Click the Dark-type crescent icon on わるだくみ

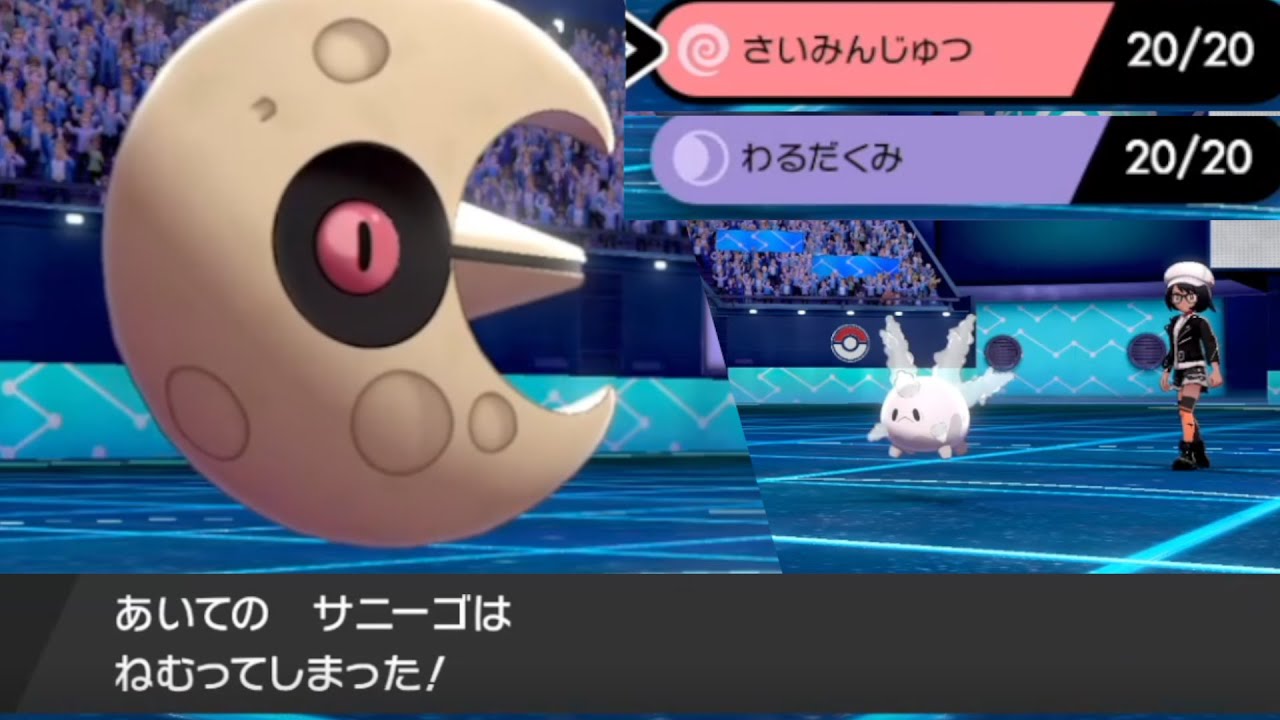[x=700, y=158]
